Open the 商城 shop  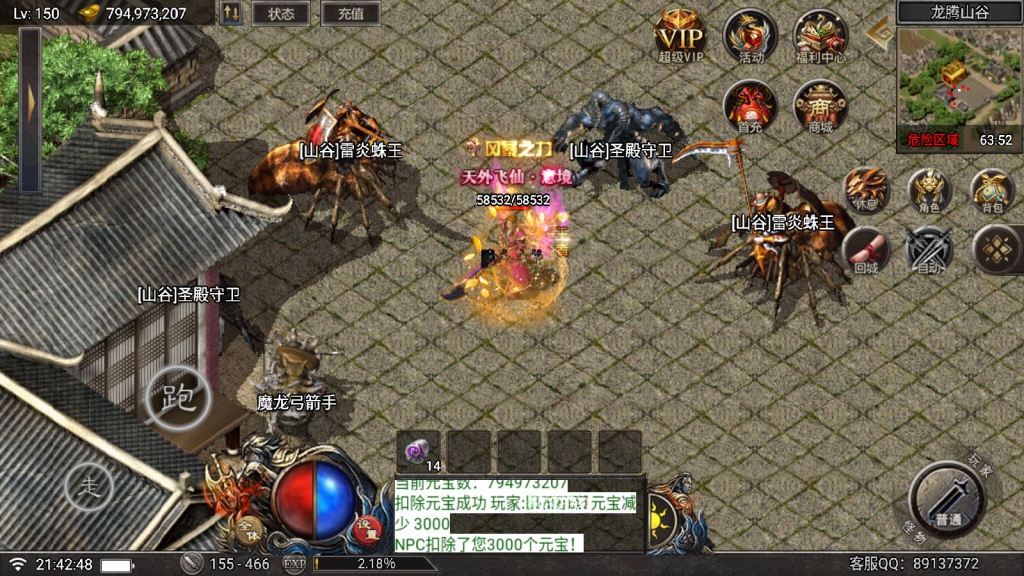pyautogui.click(x=821, y=106)
